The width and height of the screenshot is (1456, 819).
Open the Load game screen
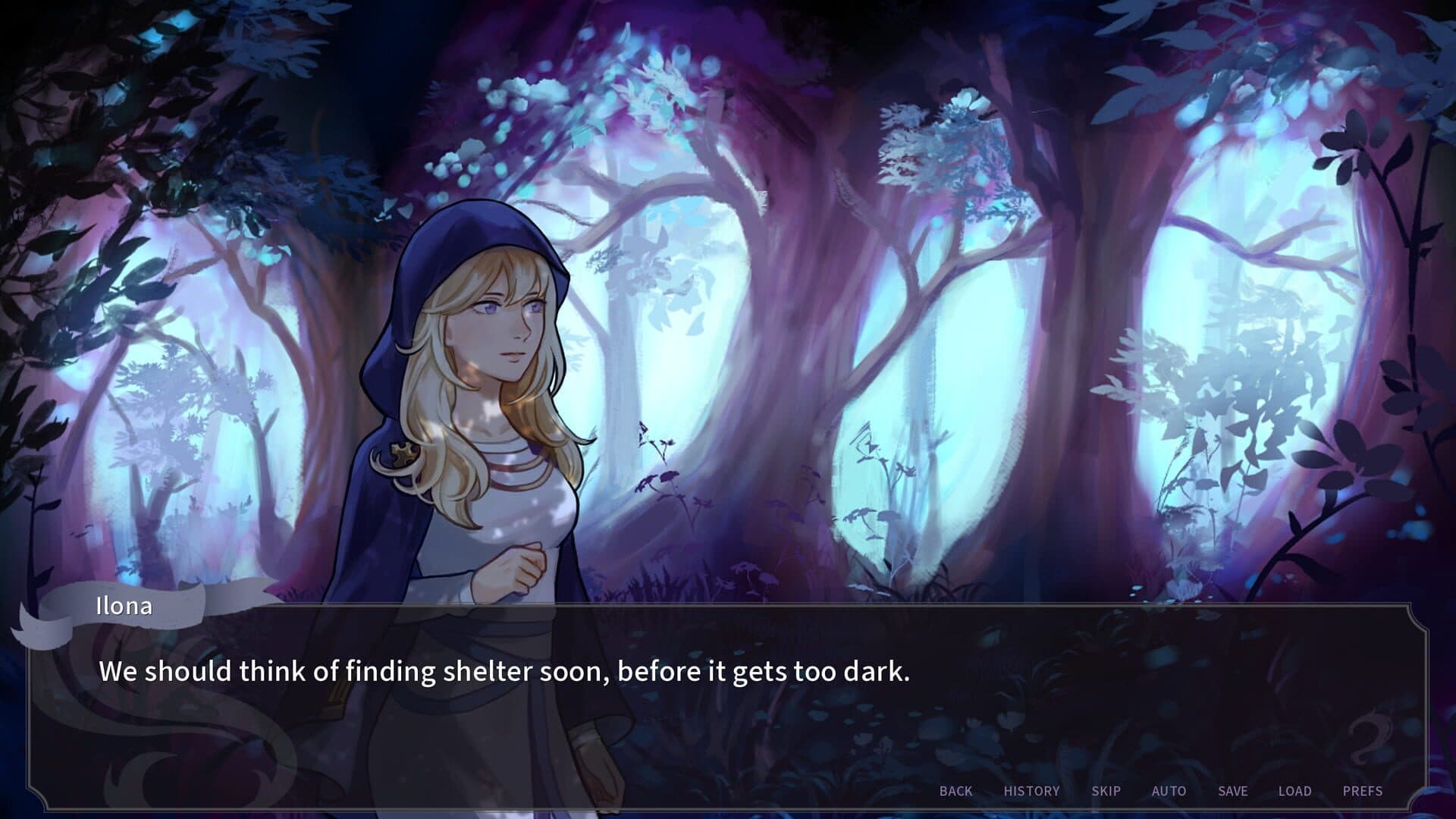click(1294, 791)
